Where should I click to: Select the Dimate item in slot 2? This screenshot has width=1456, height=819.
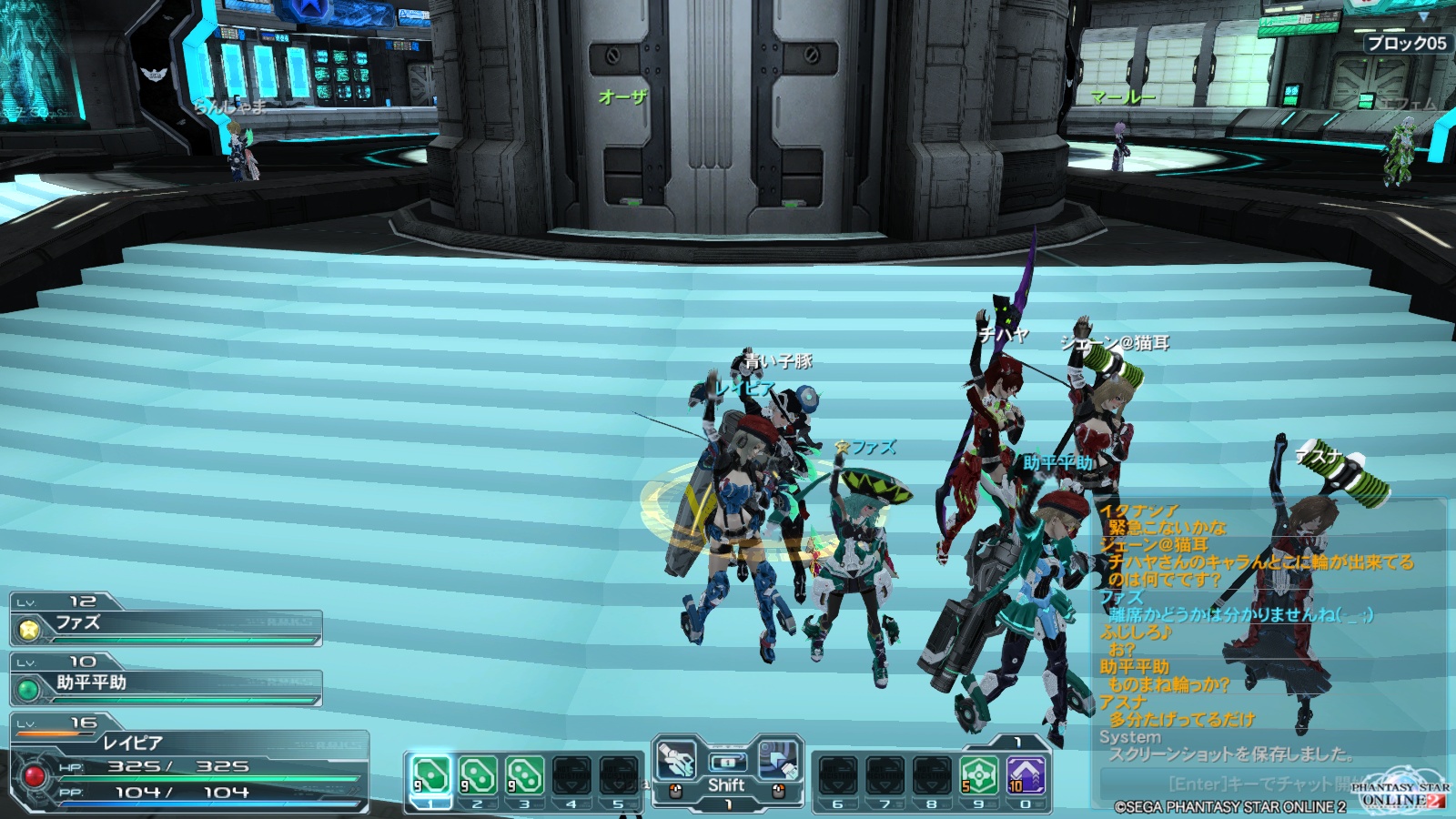click(478, 775)
